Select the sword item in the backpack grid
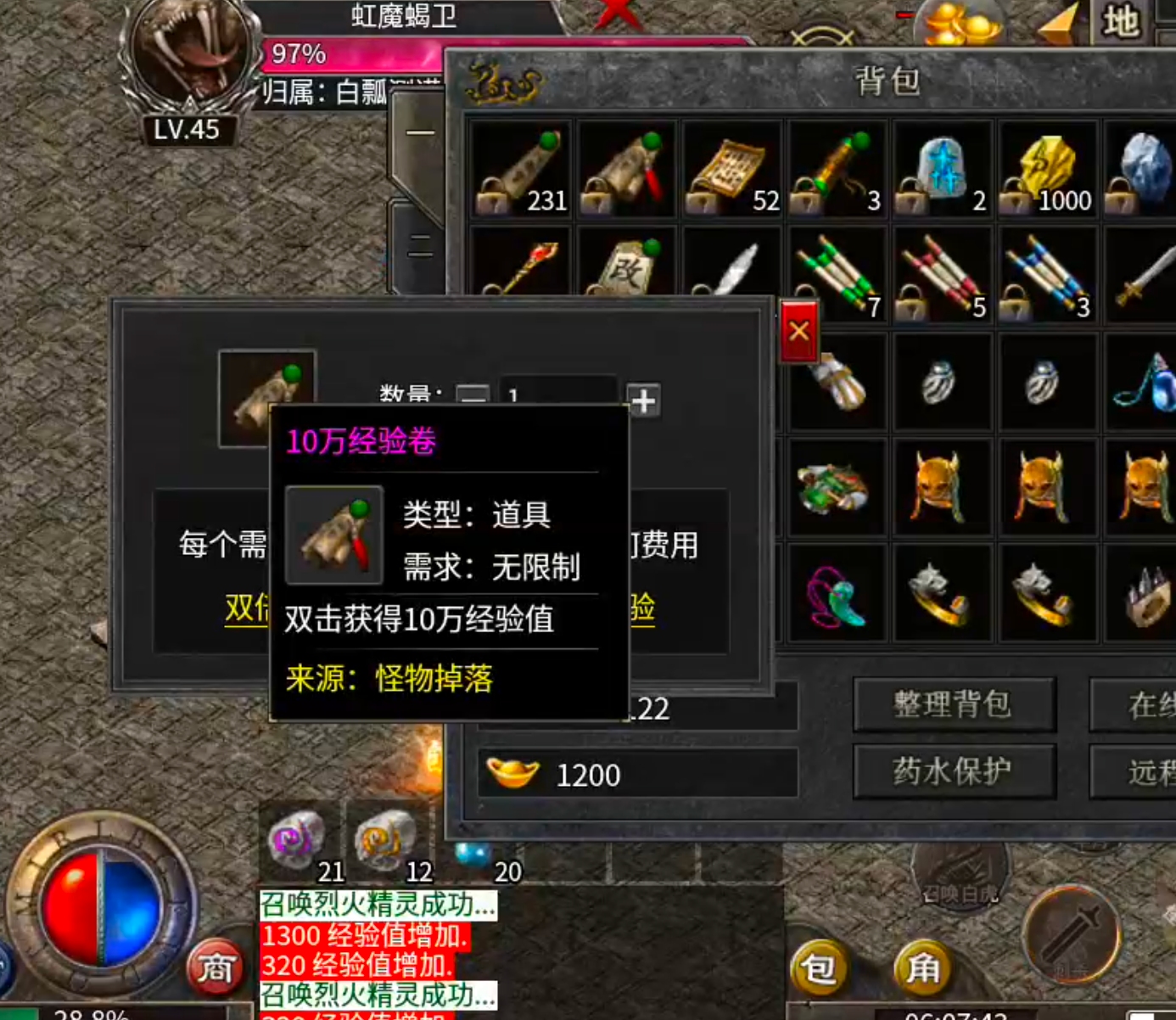 (x=1145, y=276)
